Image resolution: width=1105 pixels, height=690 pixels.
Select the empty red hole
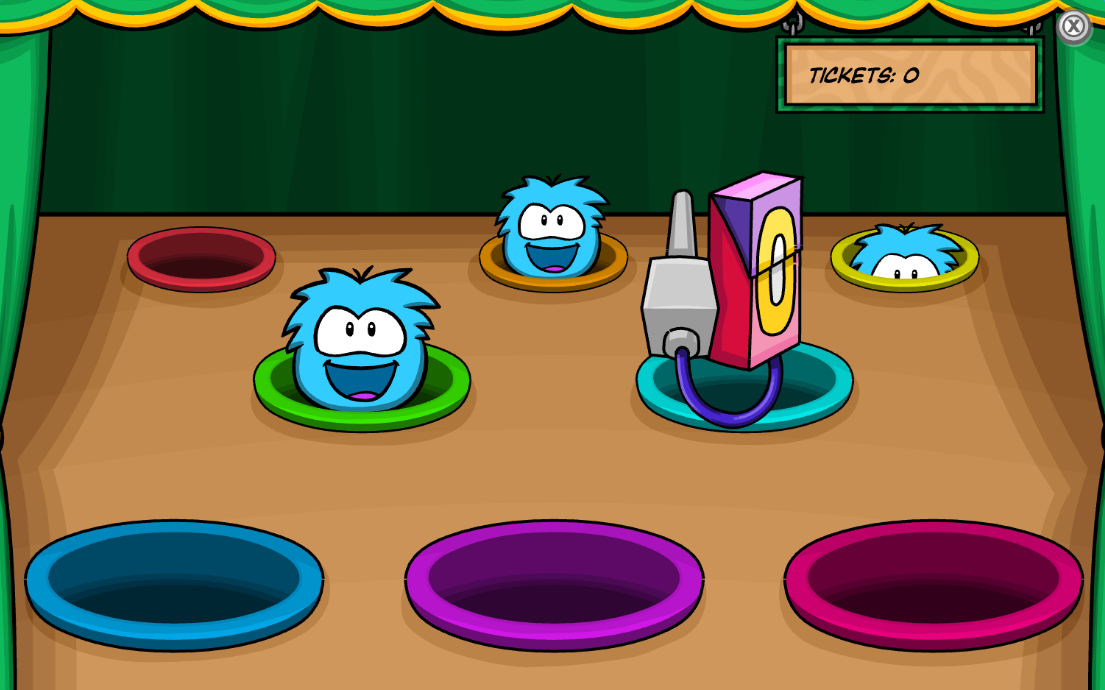[201, 258]
